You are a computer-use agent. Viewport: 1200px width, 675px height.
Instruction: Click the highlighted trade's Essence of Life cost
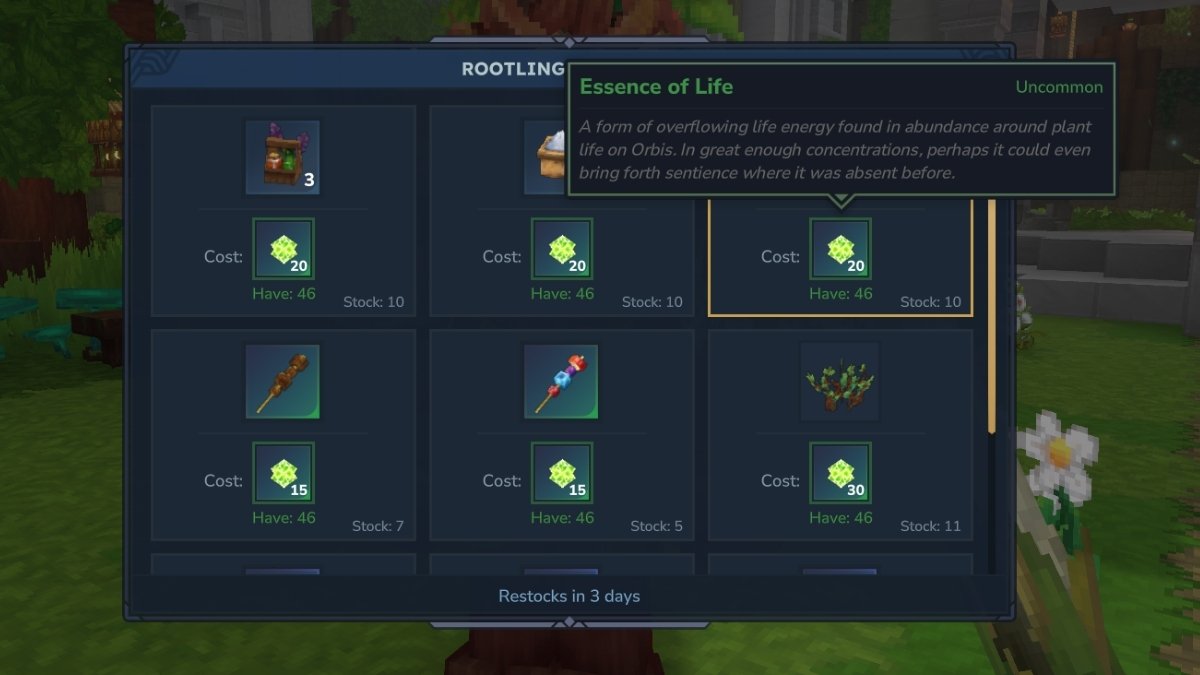pos(840,248)
